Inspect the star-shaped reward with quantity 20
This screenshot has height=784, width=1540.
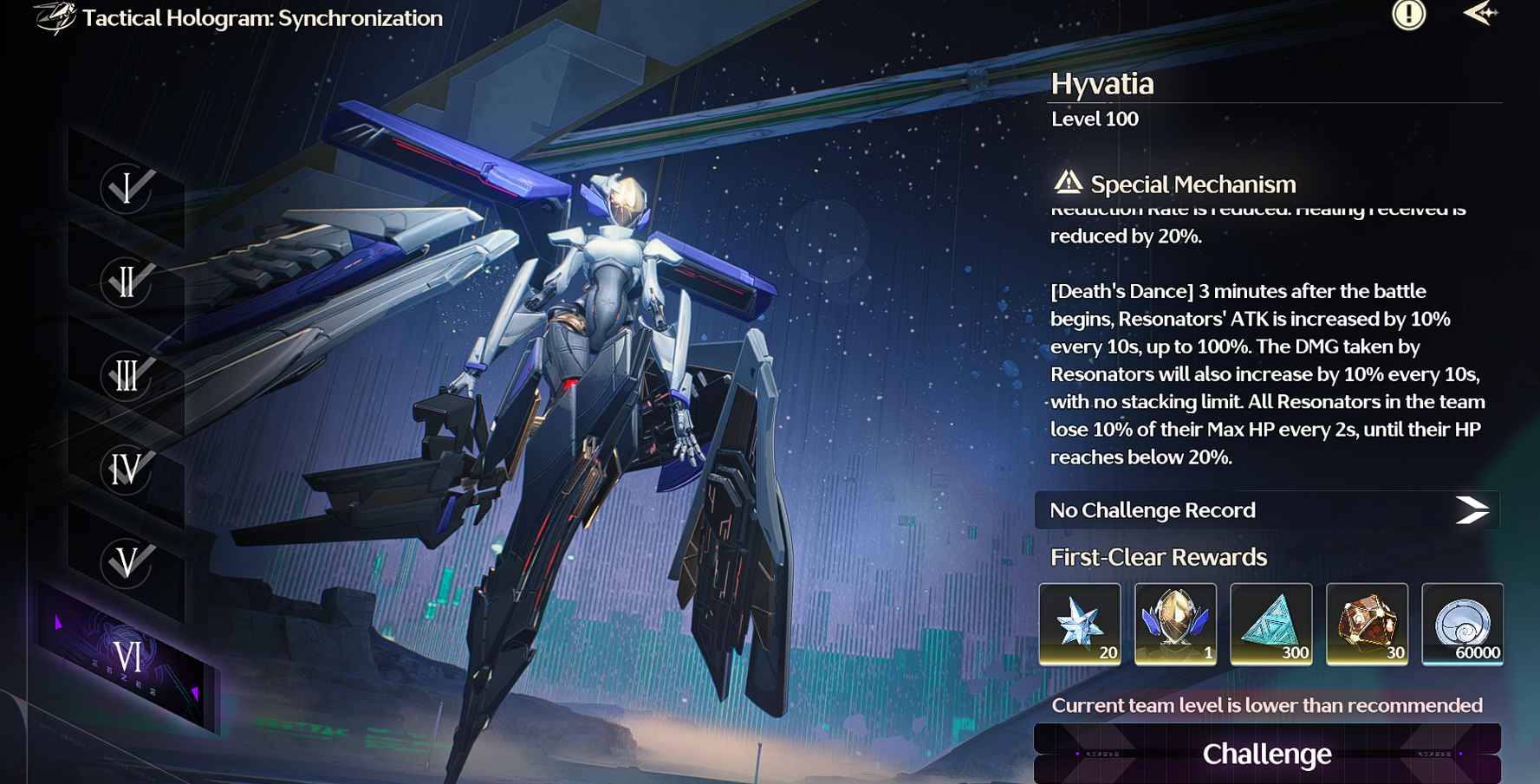pos(1080,624)
